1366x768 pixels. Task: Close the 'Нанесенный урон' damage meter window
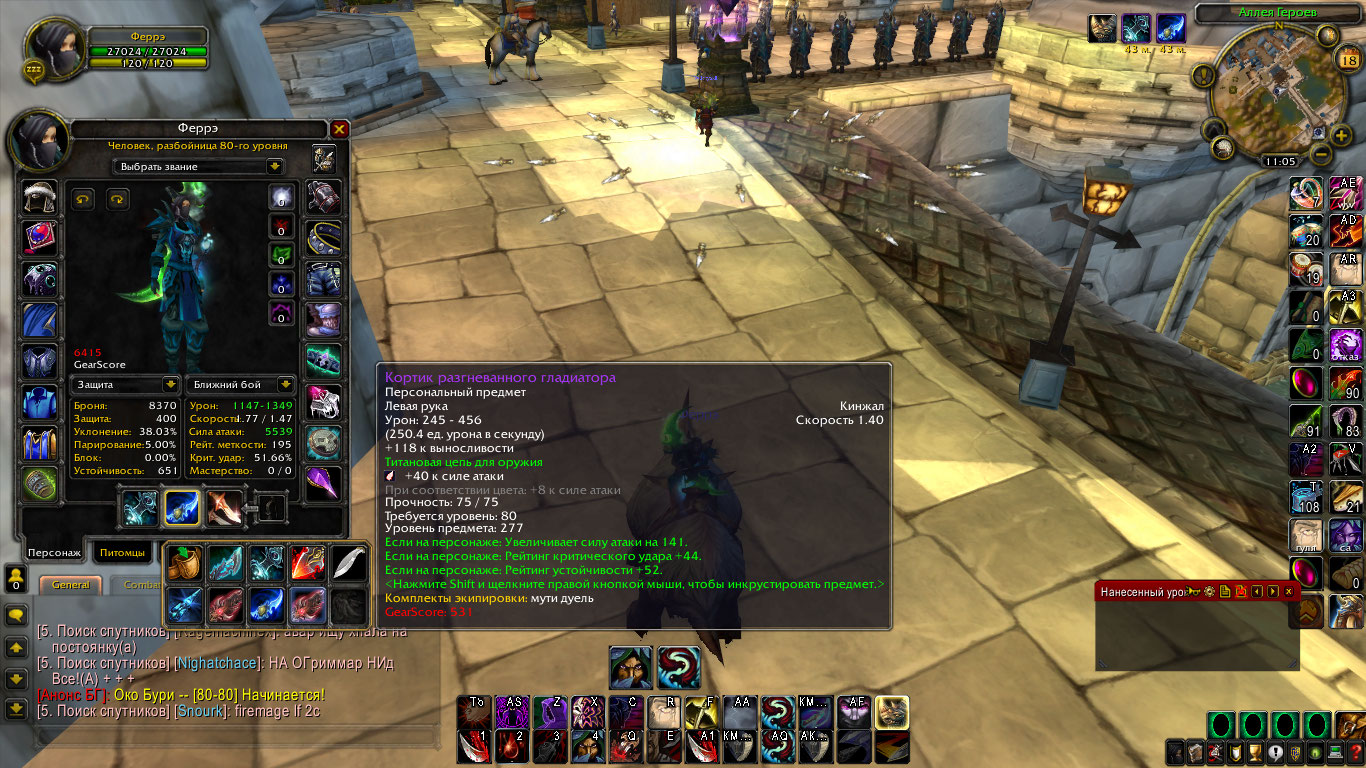pos(1288,592)
